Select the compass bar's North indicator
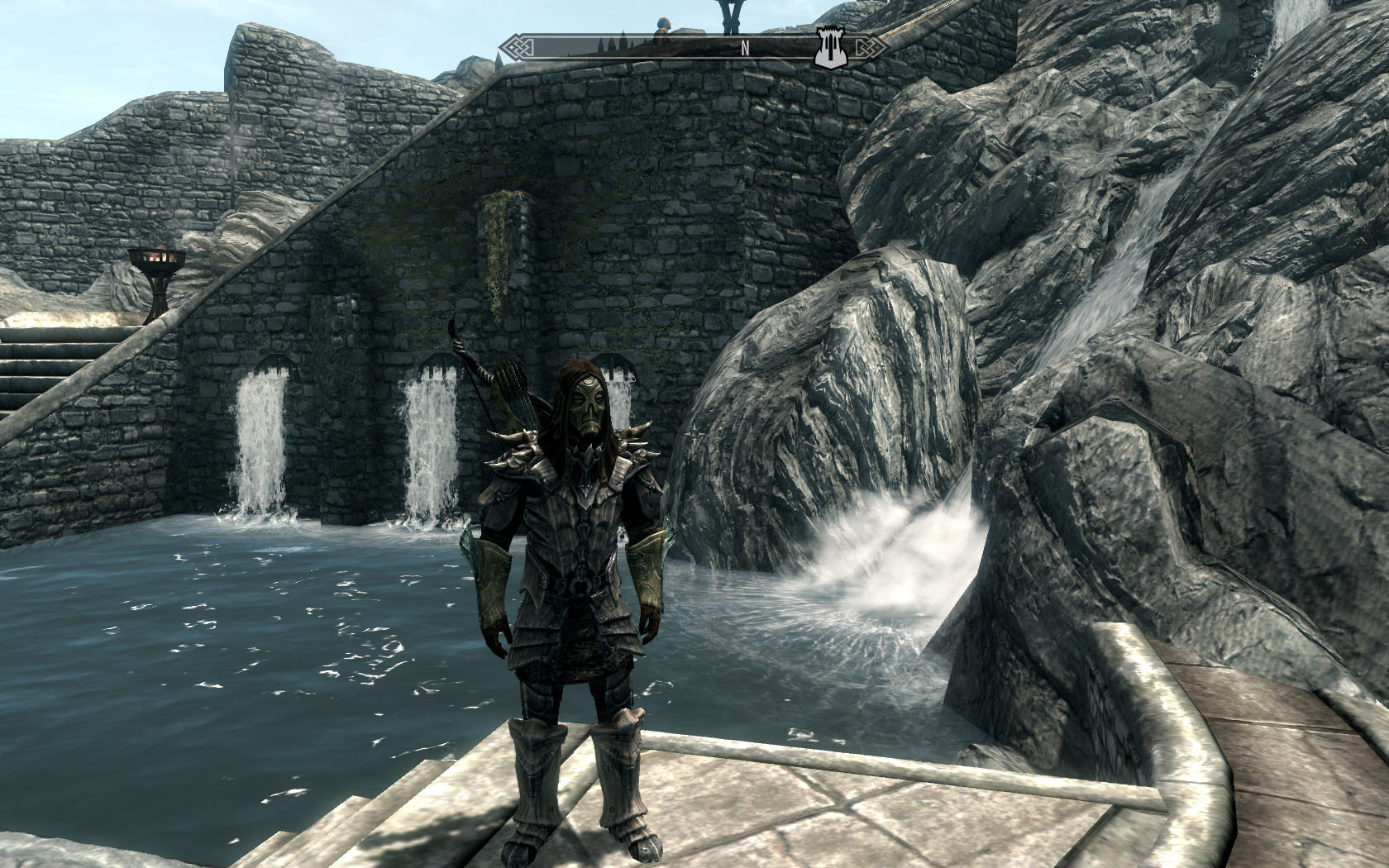Image resolution: width=1389 pixels, height=868 pixels. (x=745, y=48)
